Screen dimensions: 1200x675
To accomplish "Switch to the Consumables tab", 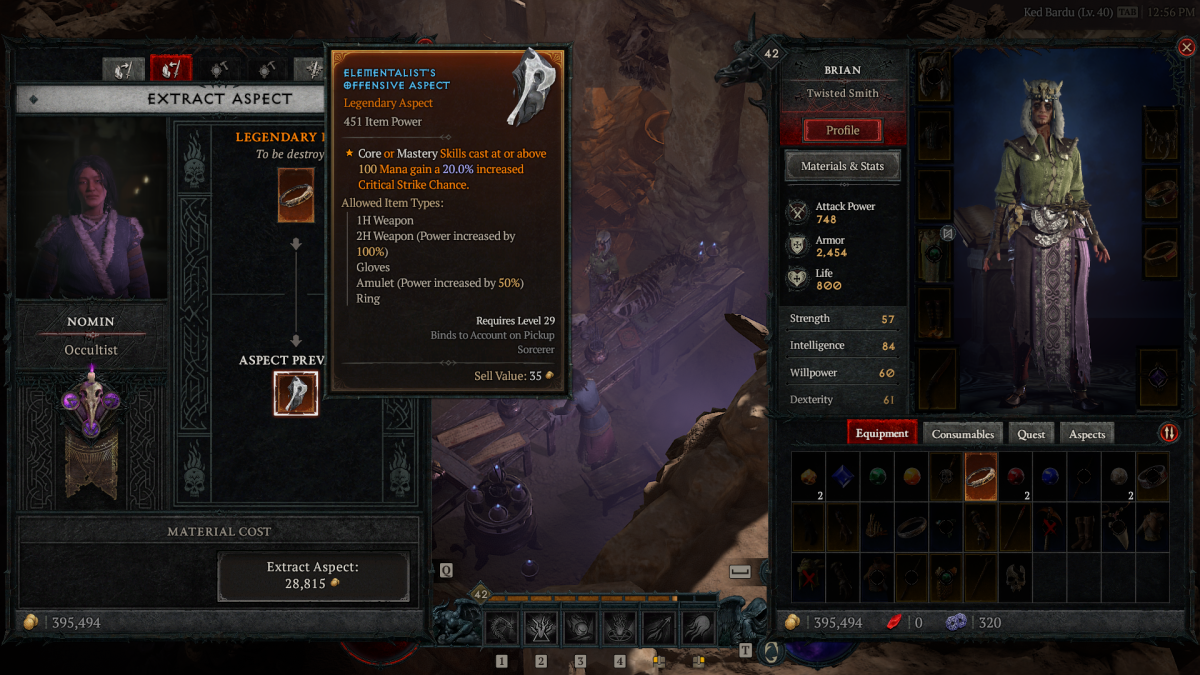I will (x=963, y=434).
